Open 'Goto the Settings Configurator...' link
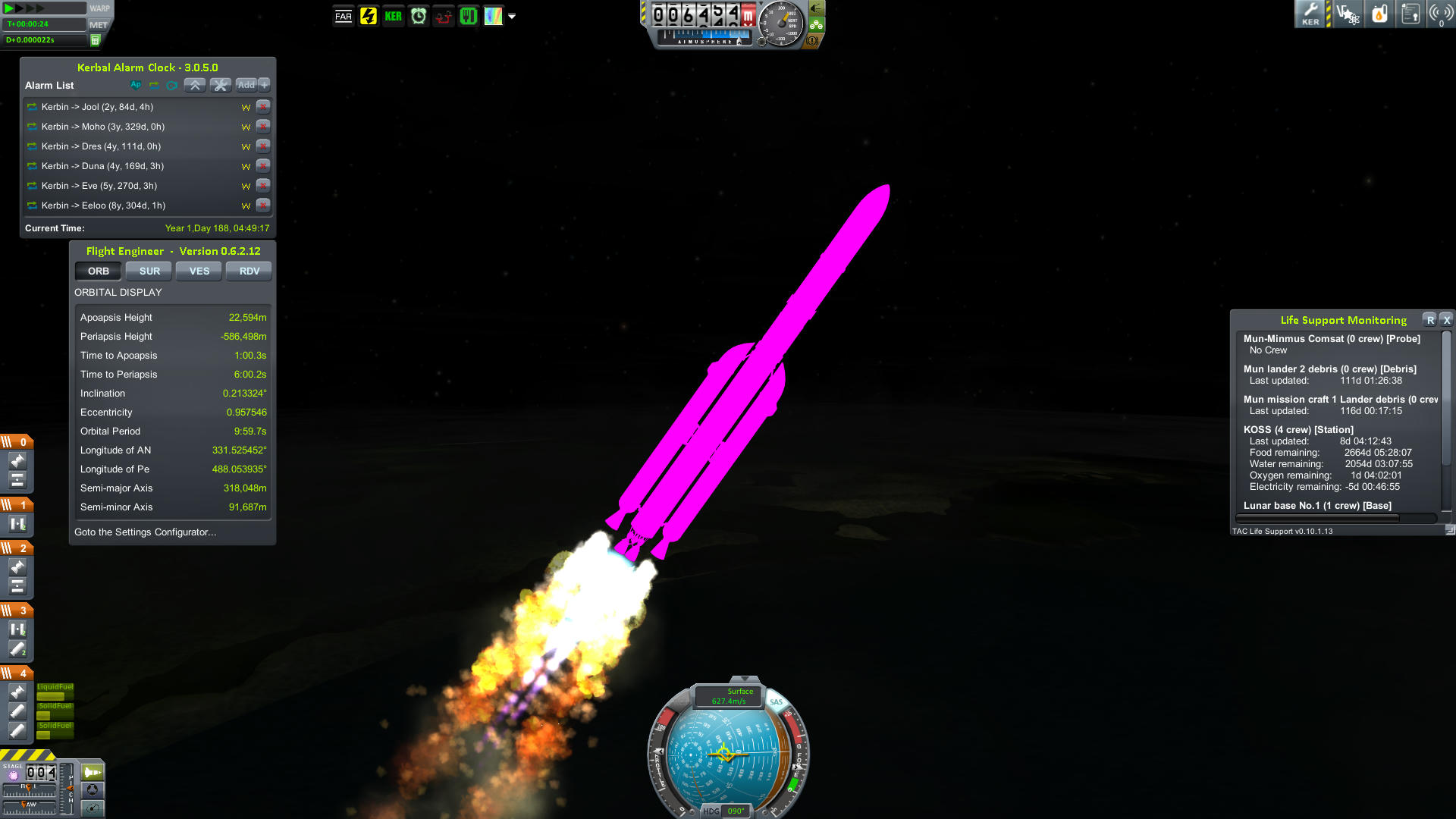 pos(146,532)
